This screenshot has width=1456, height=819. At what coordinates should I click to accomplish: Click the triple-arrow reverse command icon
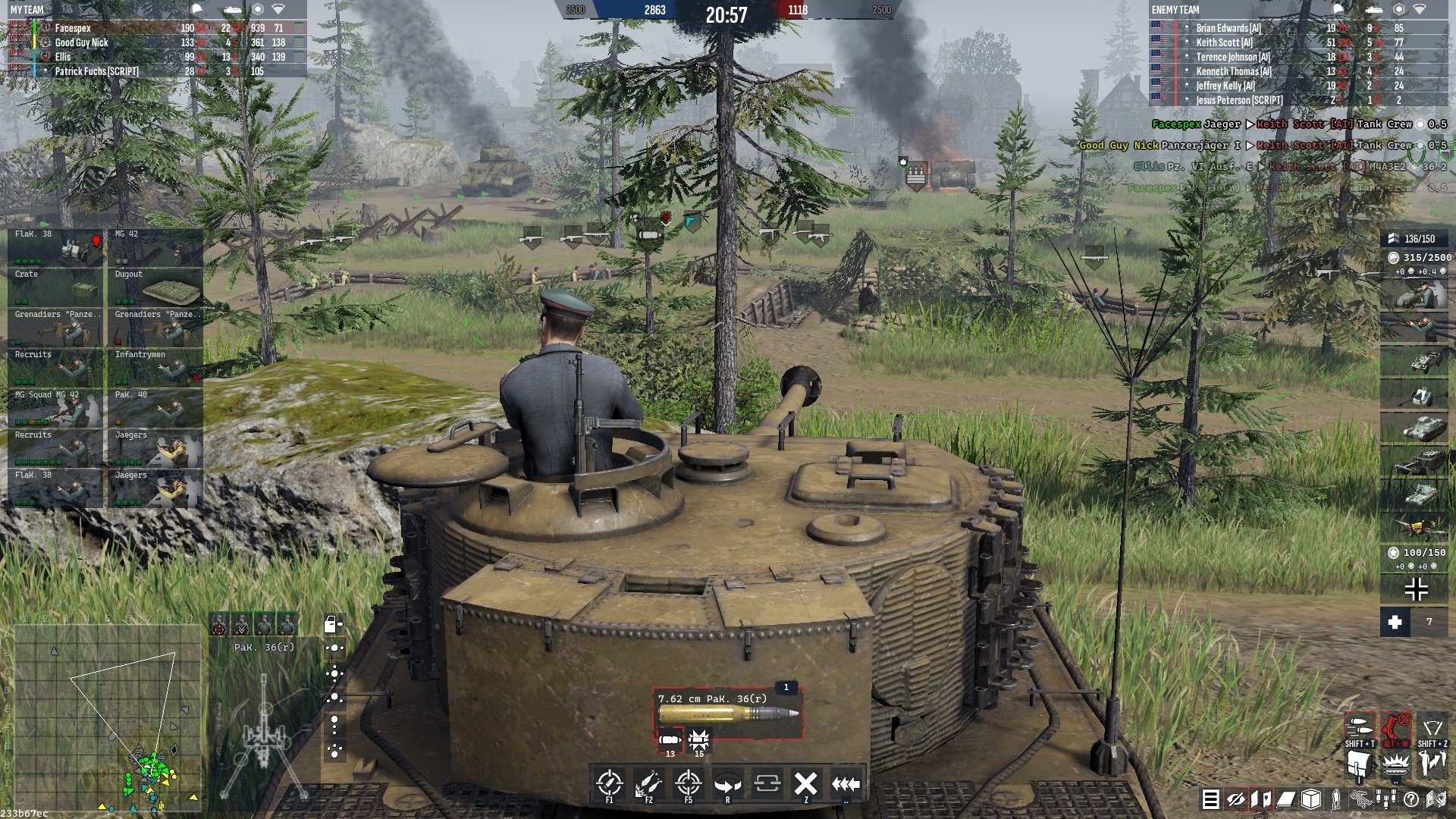[845, 783]
